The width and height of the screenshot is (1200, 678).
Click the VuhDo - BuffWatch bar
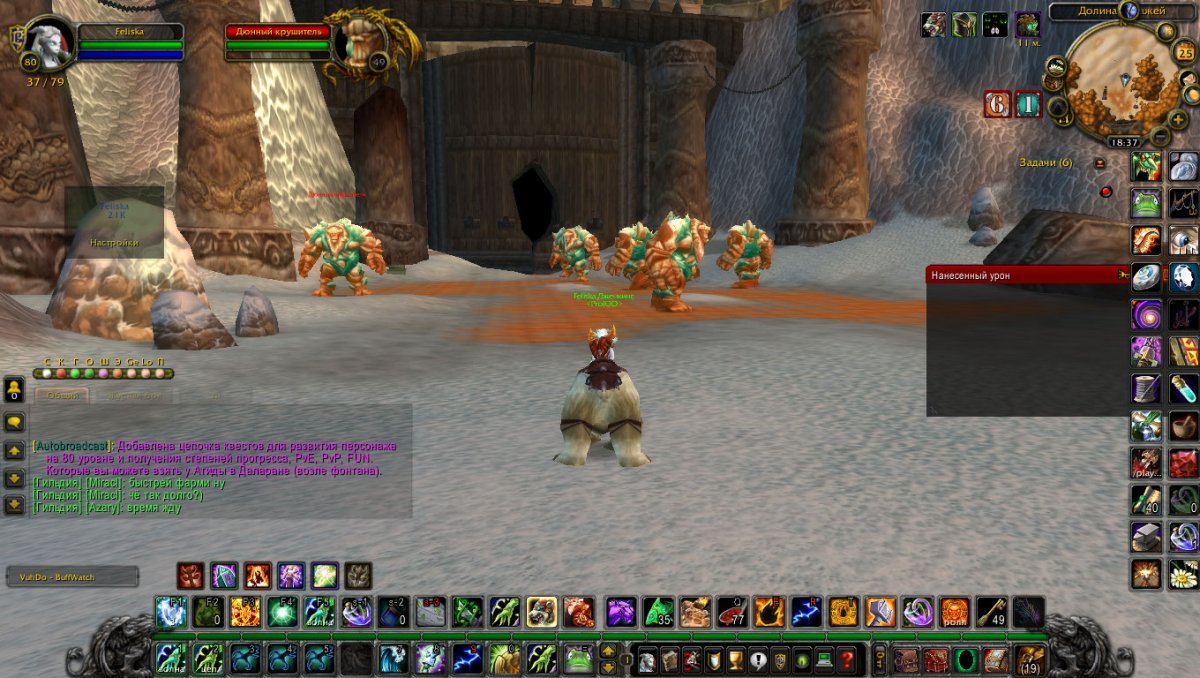click(72, 577)
